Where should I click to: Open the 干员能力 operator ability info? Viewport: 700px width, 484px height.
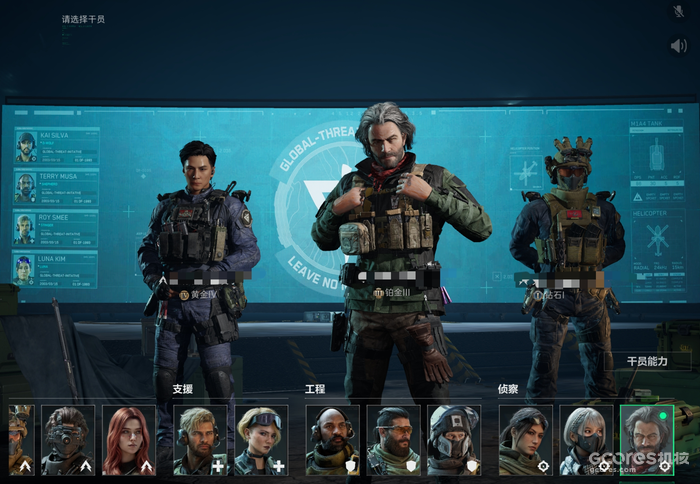point(646,361)
